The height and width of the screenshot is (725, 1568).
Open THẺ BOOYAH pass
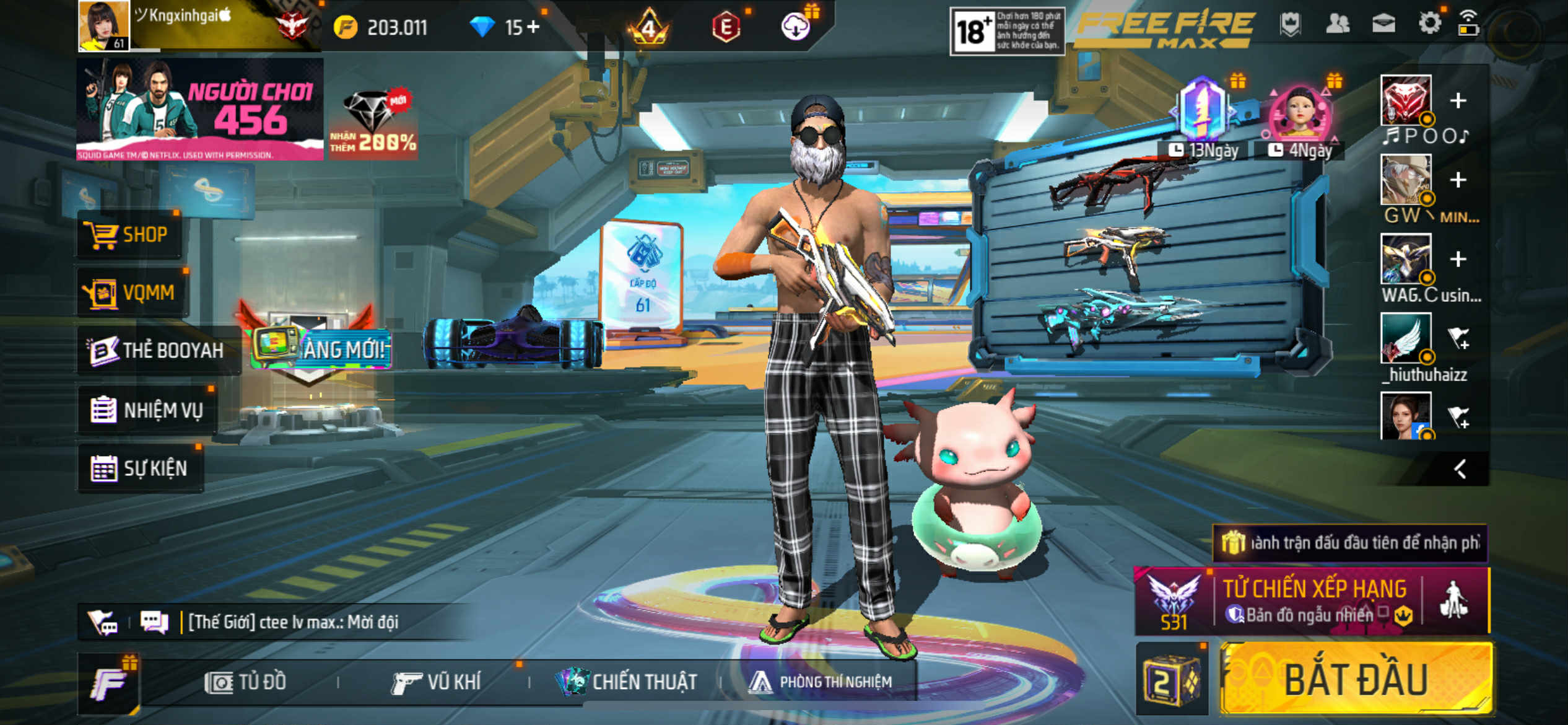[x=158, y=351]
